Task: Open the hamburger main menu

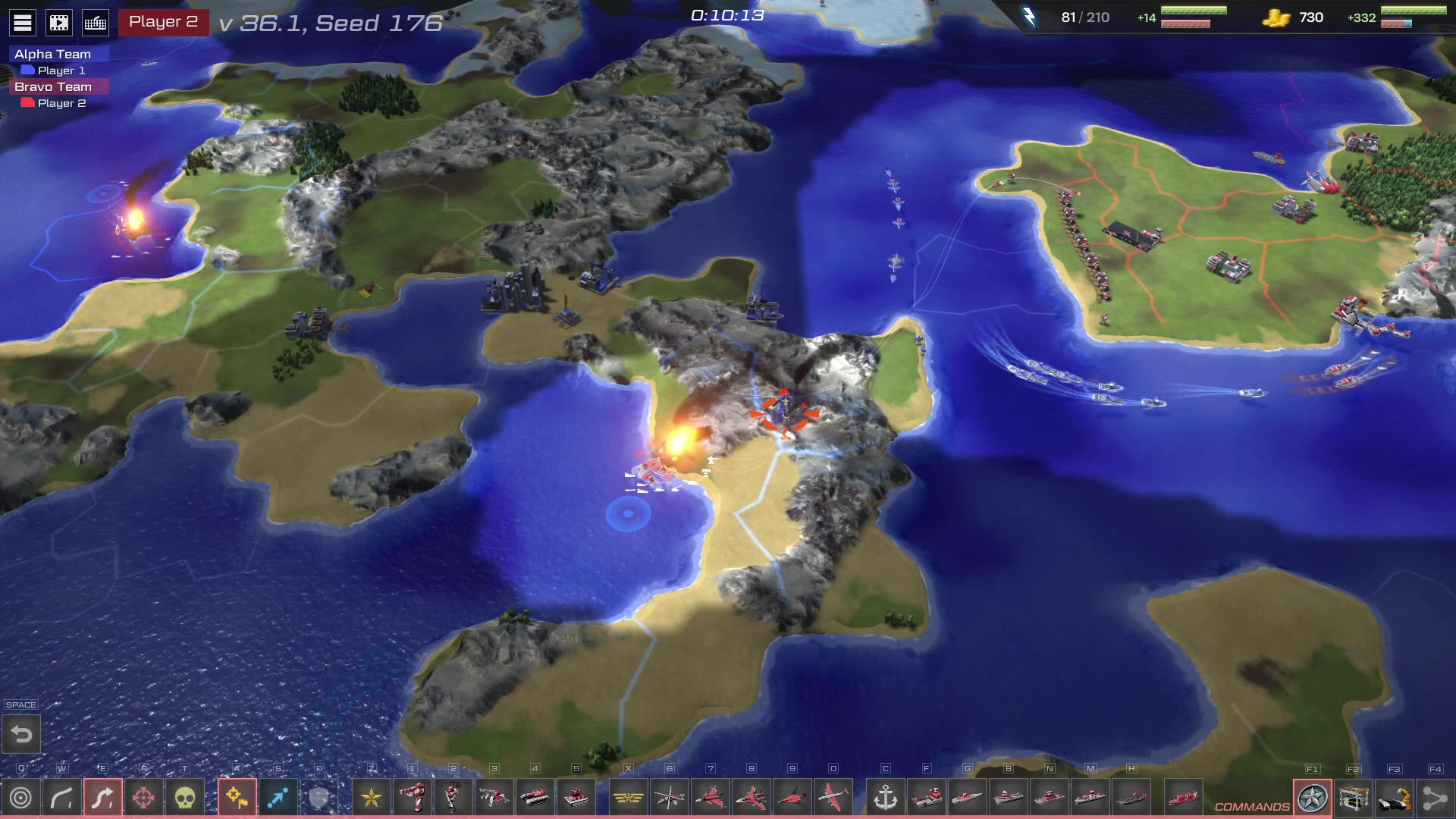Action: tap(23, 23)
